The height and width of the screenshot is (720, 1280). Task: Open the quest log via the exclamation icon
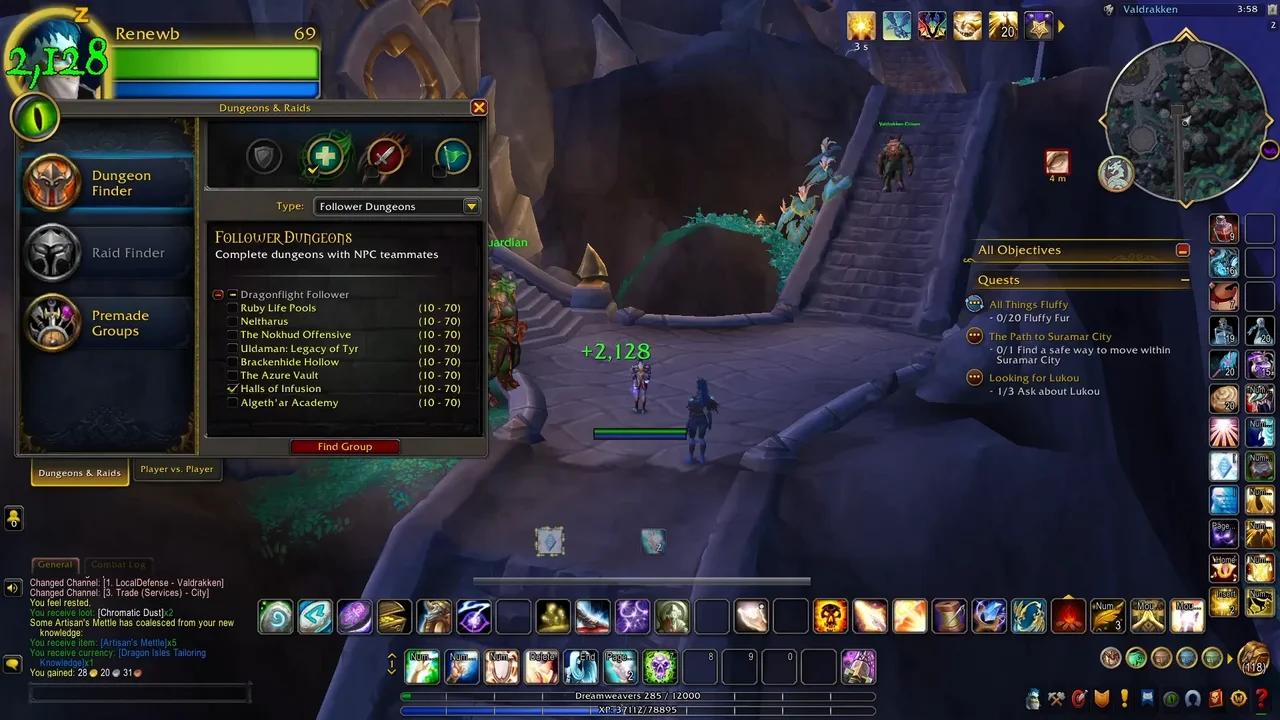[1122, 699]
